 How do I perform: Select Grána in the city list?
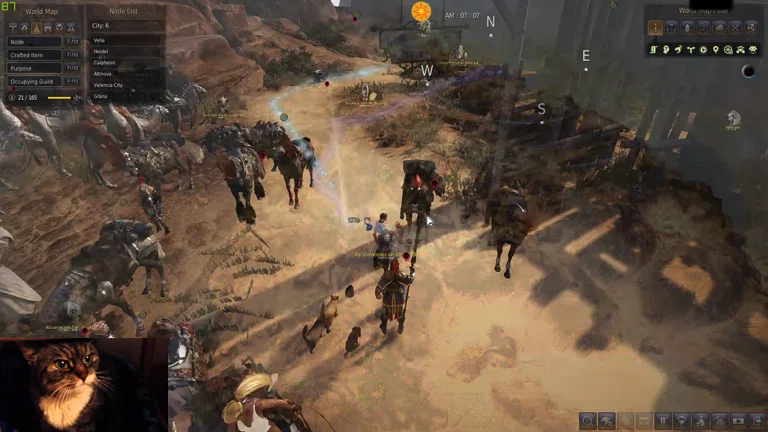tap(99, 95)
